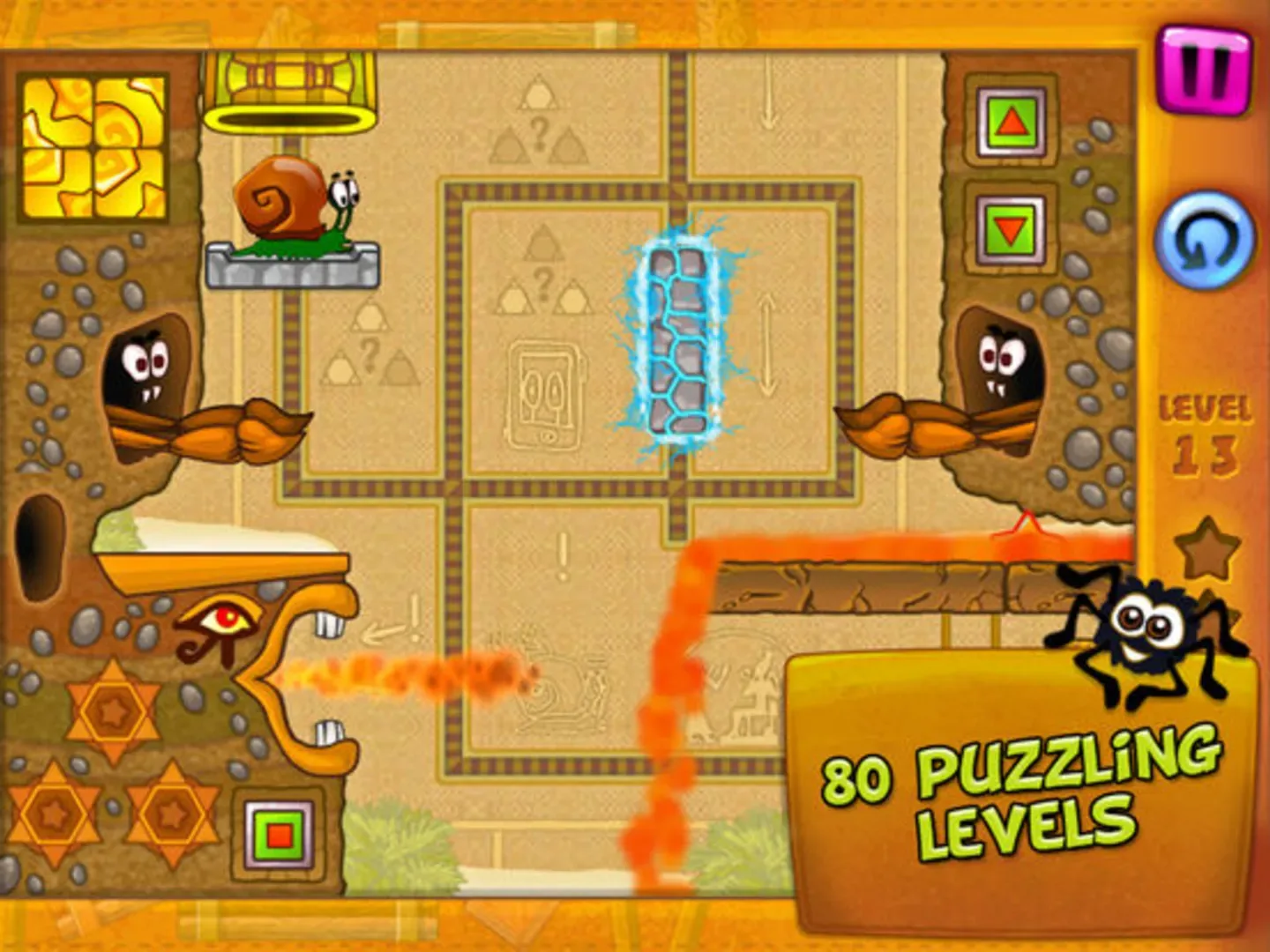This screenshot has width=1270, height=952.
Task: Click the golden puzzle piece panel
Action: click(x=94, y=148)
